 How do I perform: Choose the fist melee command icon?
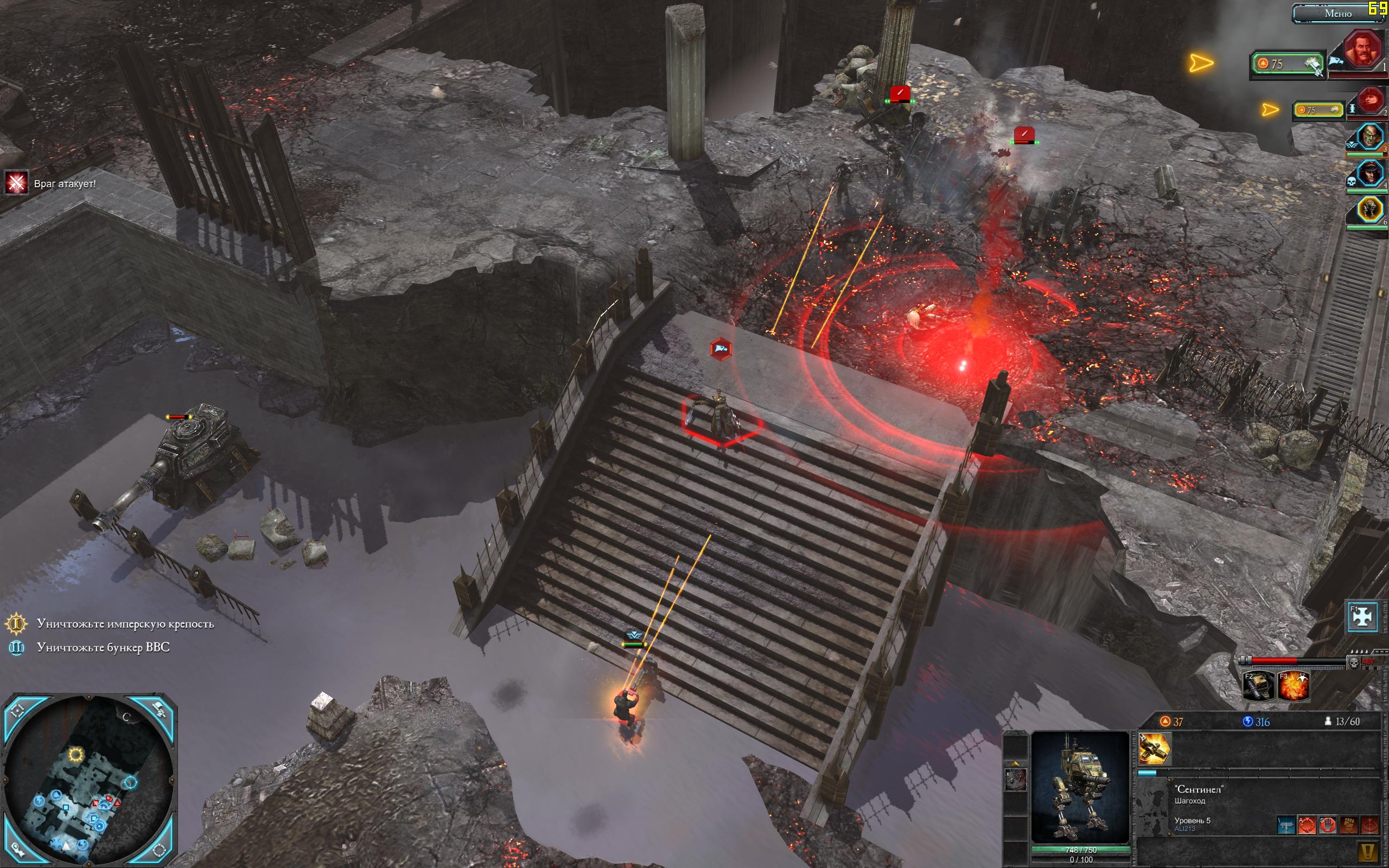point(1349,826)
